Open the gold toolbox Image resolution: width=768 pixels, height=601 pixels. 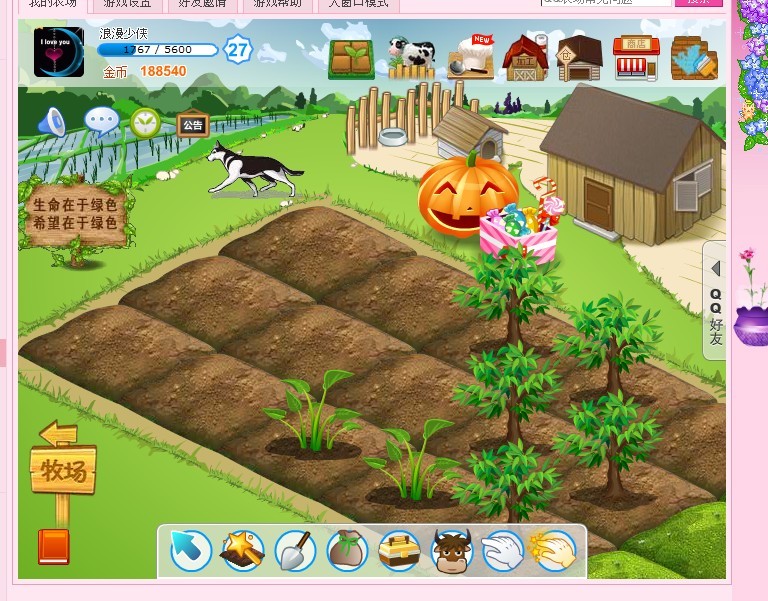(400, 550)
